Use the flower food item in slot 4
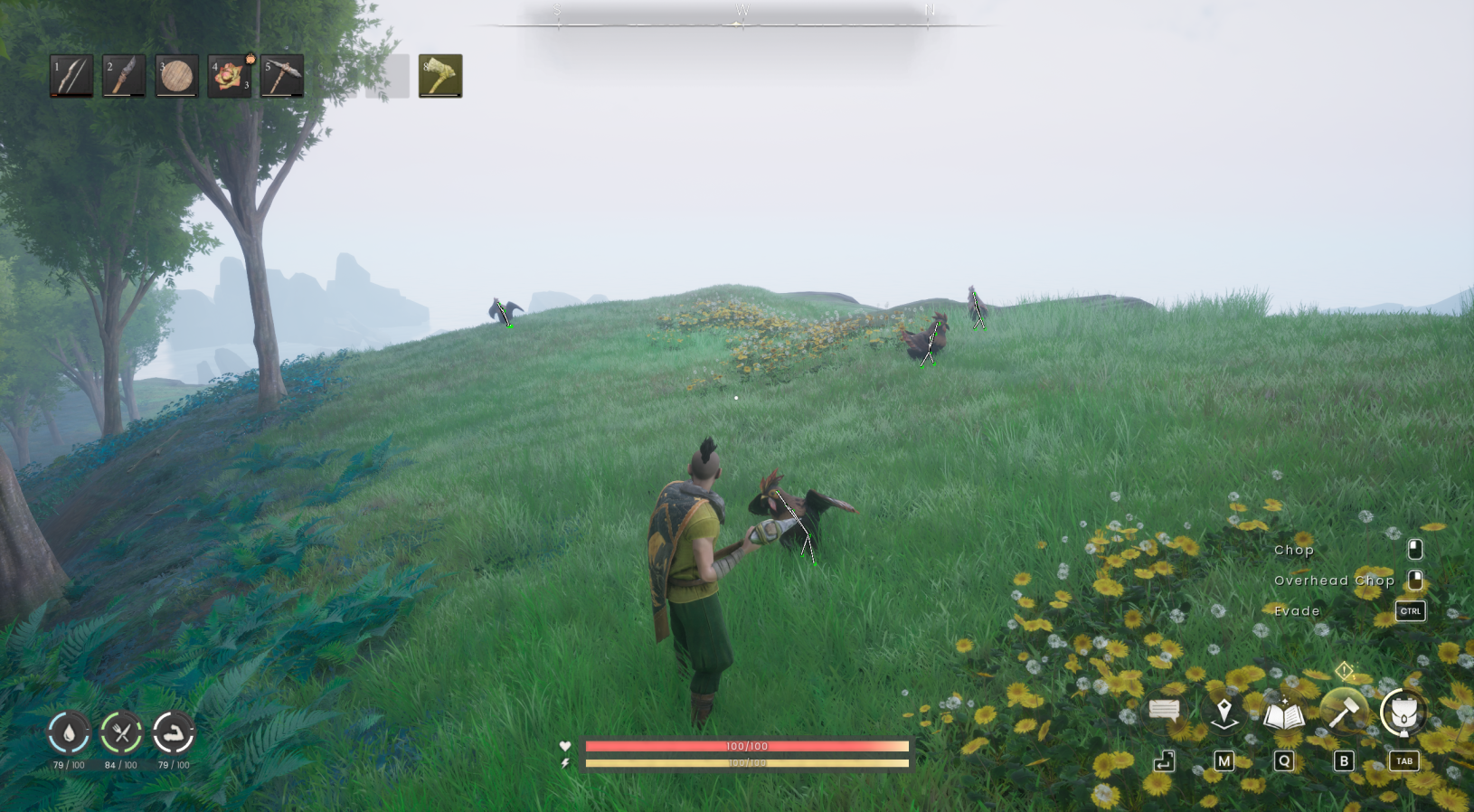This screenshot has width=1474, height=812. (229, 75)
